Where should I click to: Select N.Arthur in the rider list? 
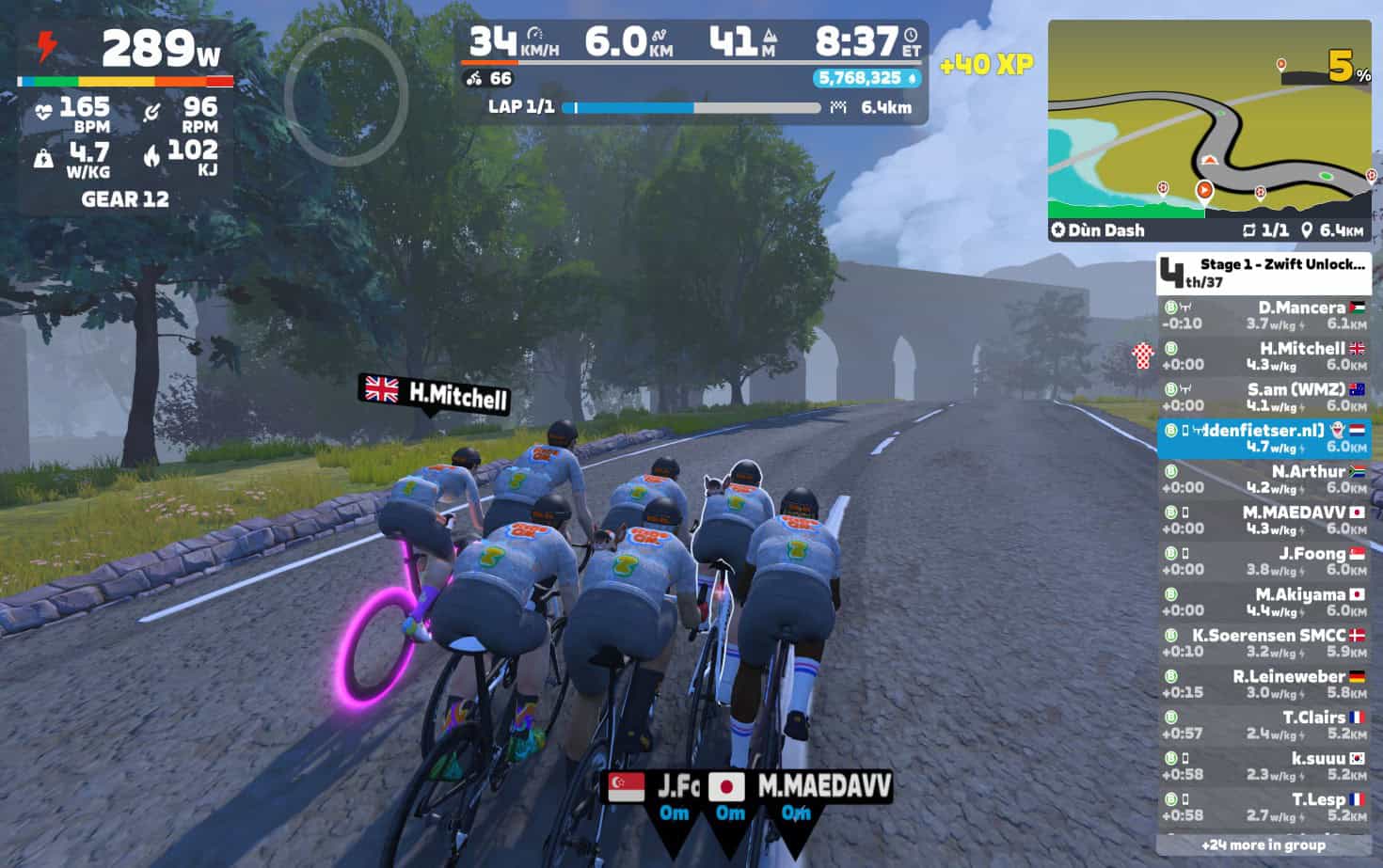click(x=1263, y=479)
